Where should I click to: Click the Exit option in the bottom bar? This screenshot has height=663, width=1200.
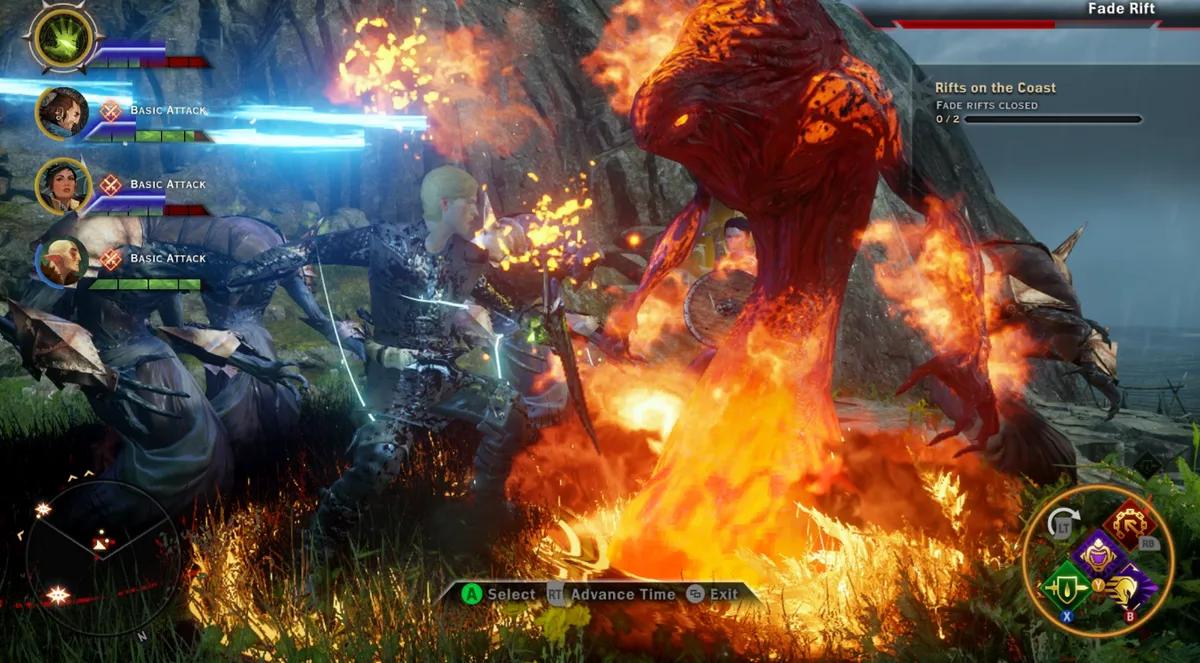[x=712, y=594]
